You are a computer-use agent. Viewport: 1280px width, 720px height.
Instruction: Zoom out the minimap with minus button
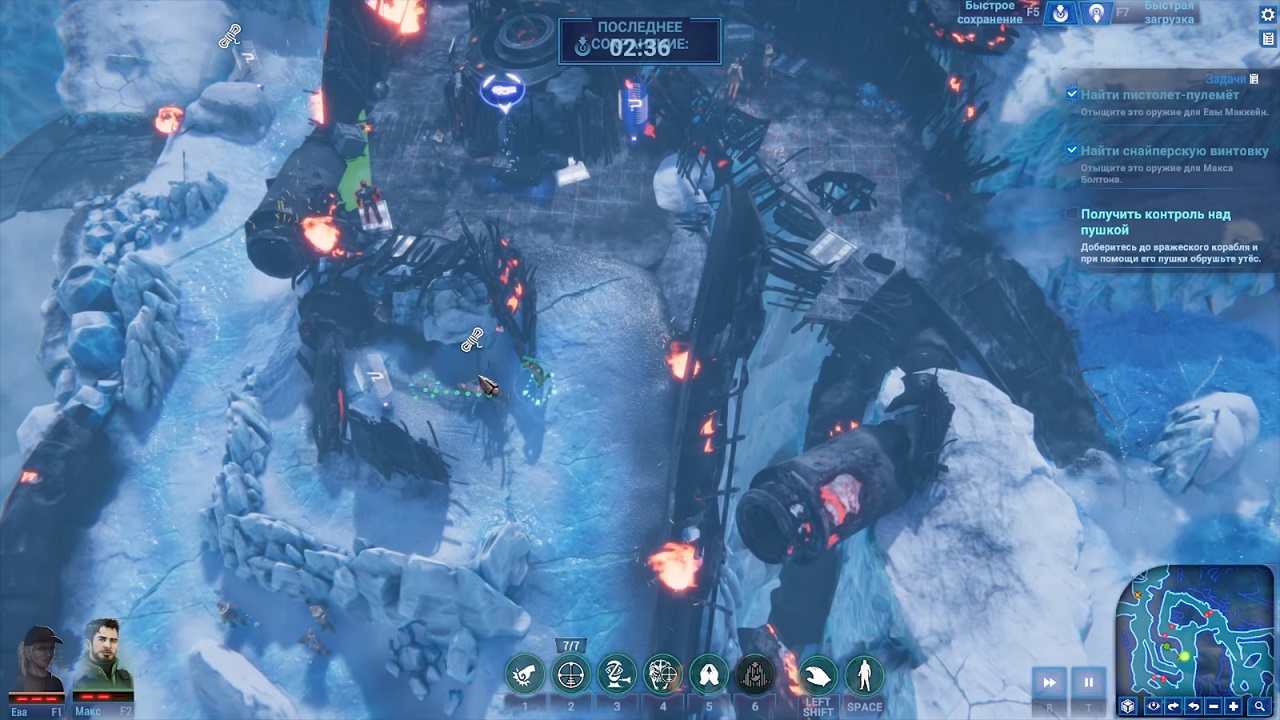(x=1213, y=707)
